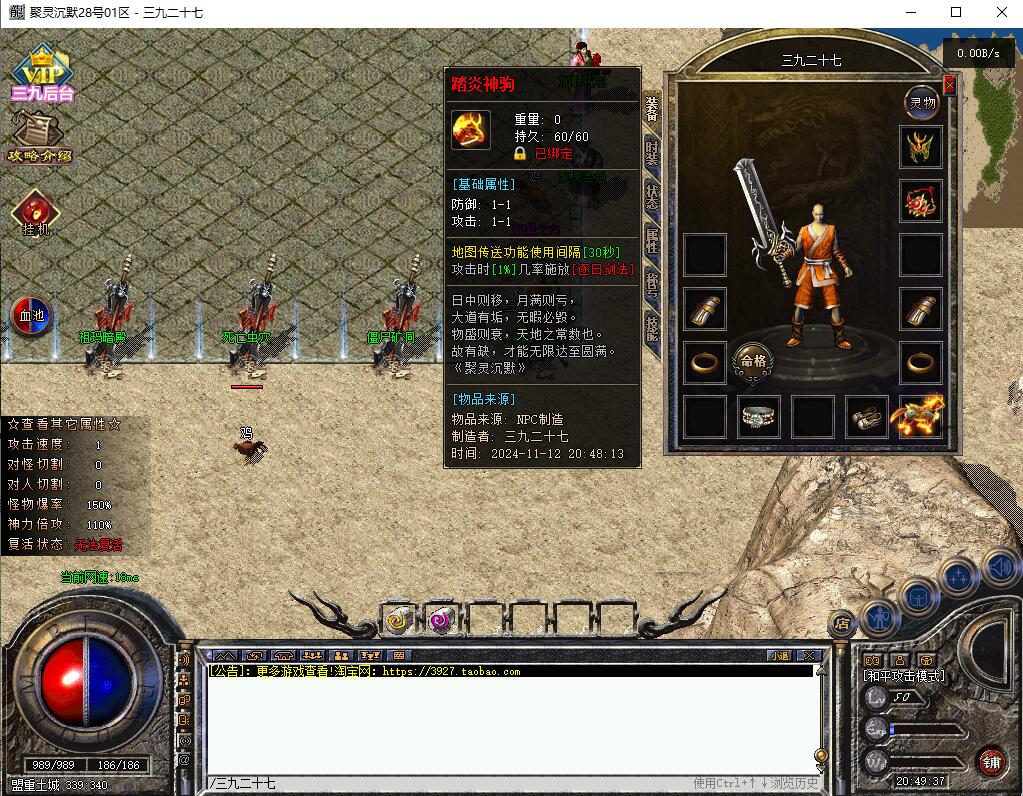Select the equipped boots slot
Viewport: 1023px width, 796px height.
point(867,416)
